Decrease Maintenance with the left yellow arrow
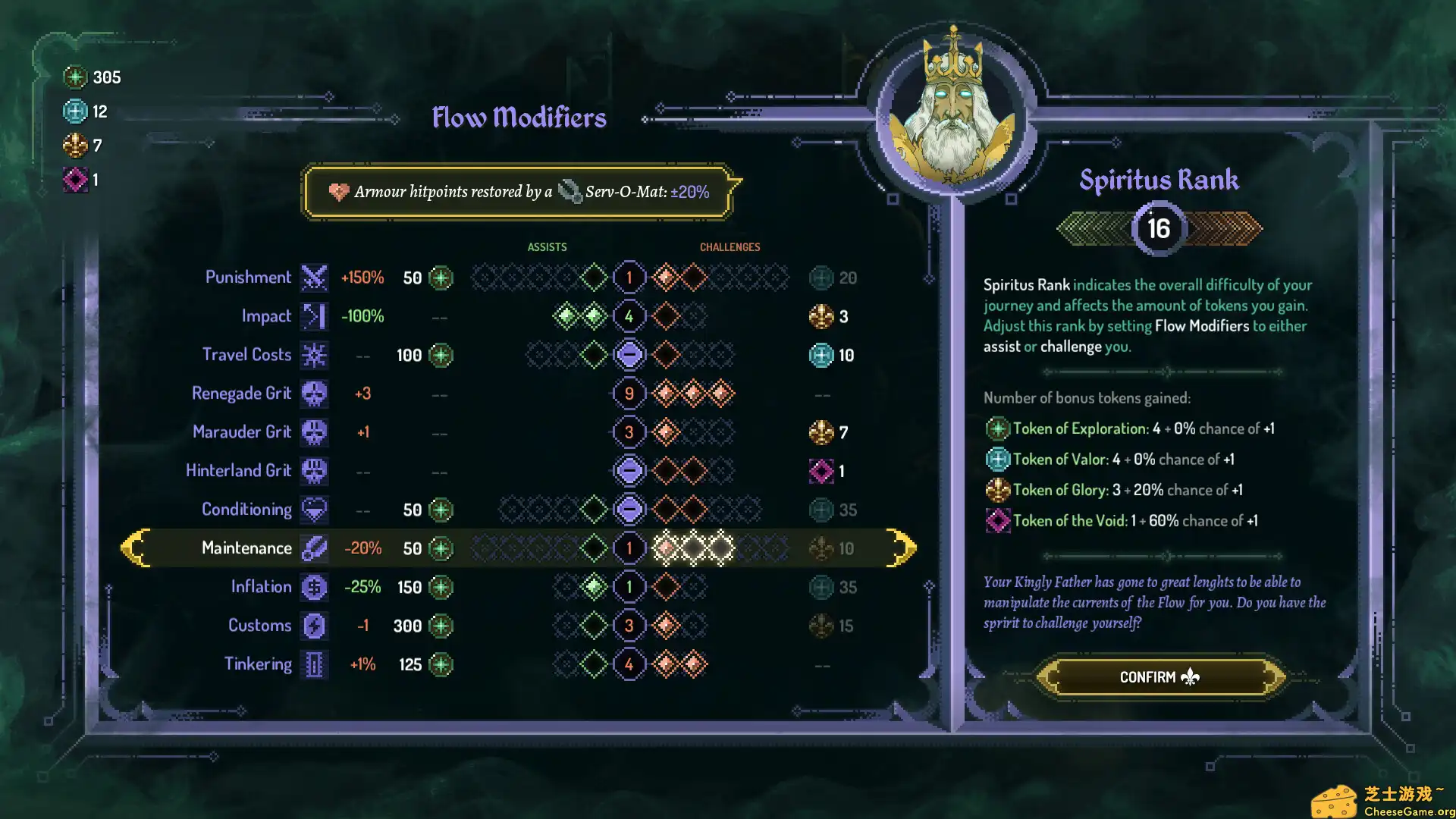The image size is (1456, 819). pos(136,548)
